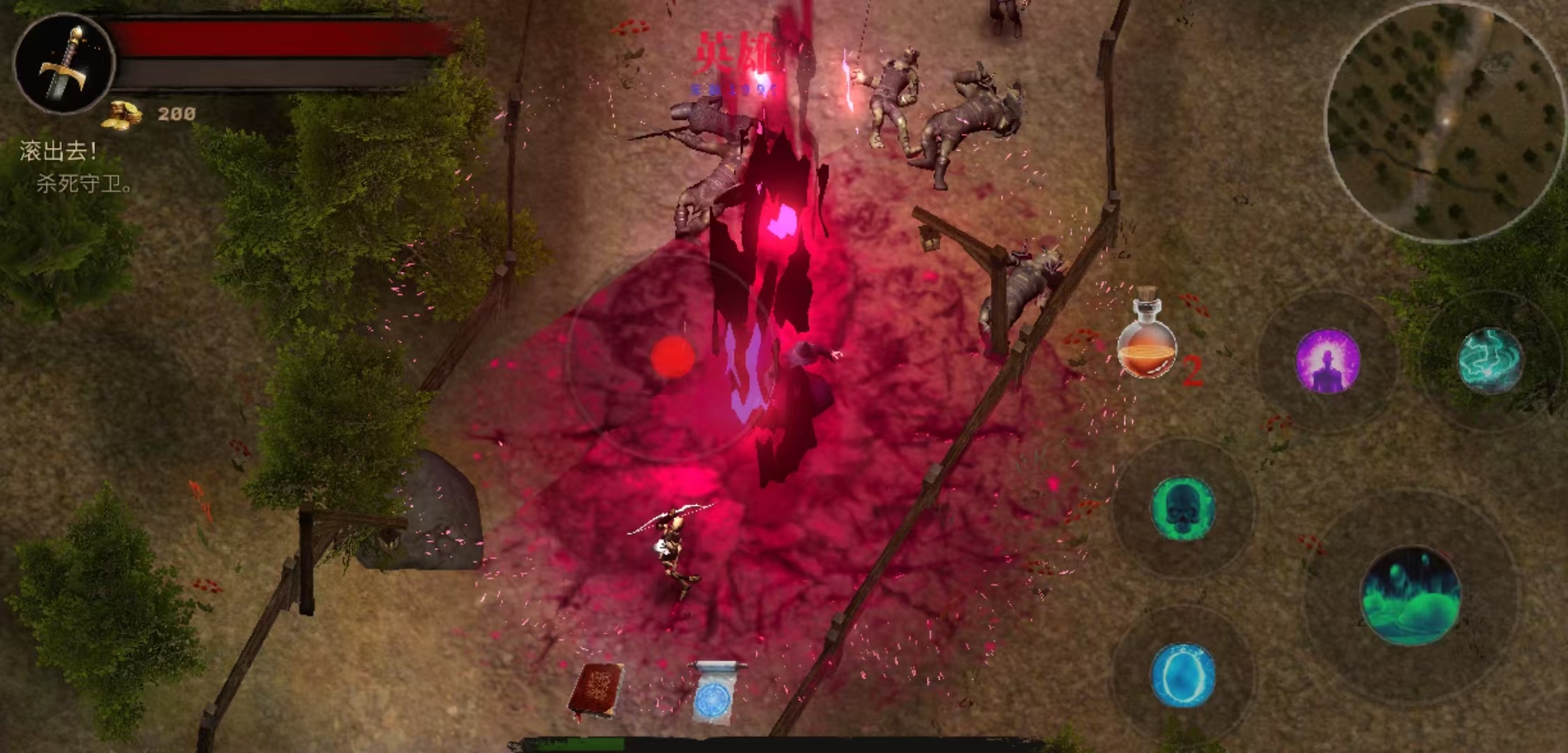Open the red spellbook

coord(596,690)
